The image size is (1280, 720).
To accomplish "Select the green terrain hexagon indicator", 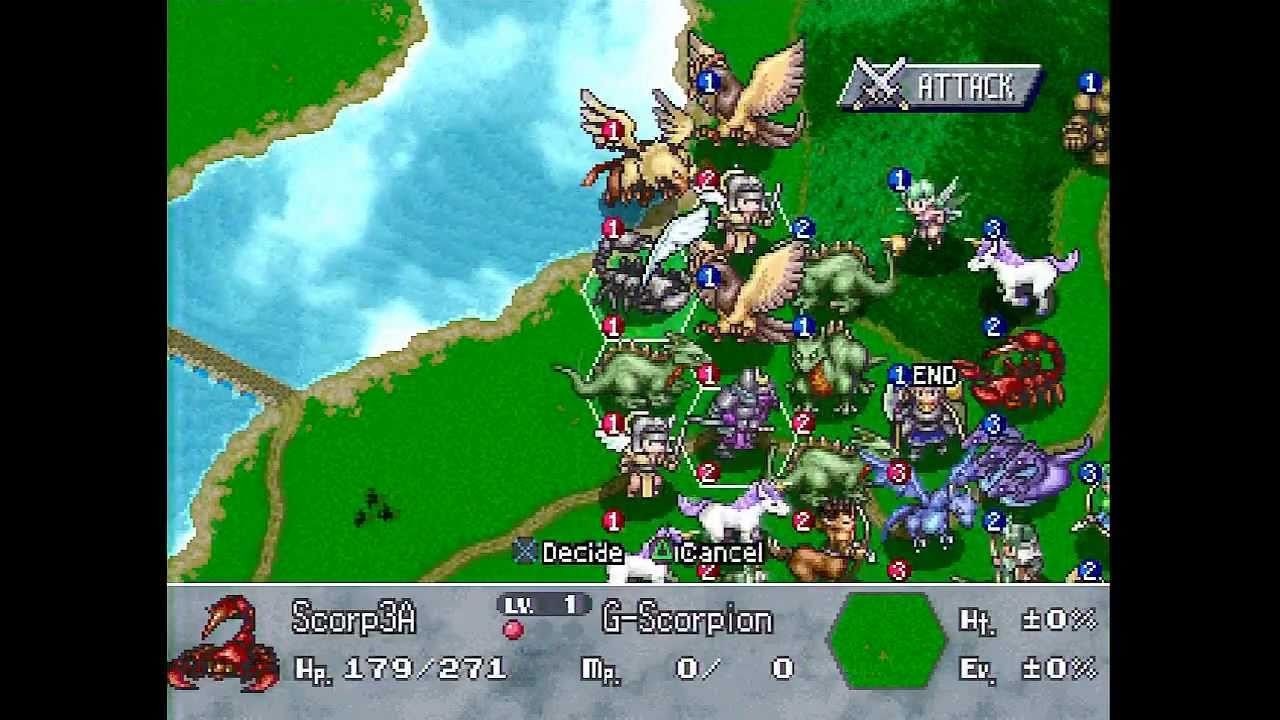I will pos(886,640).
